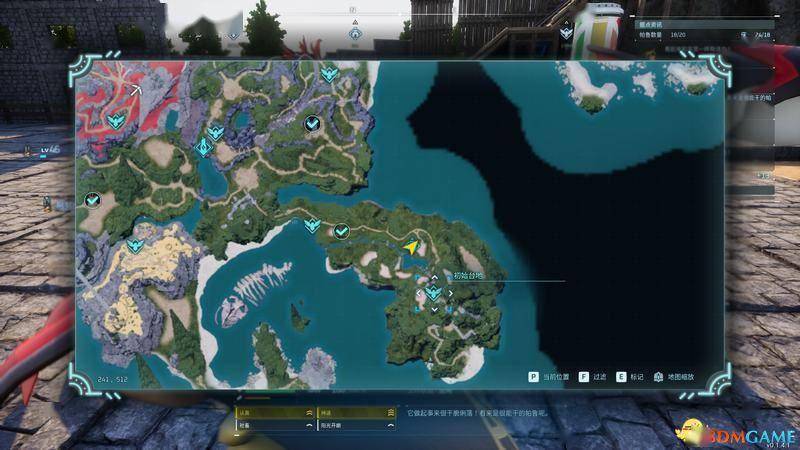Click the fast travel marker in the red volcanic zone
The height and width of the screenshot is (450, 800).
click(115, 122)
